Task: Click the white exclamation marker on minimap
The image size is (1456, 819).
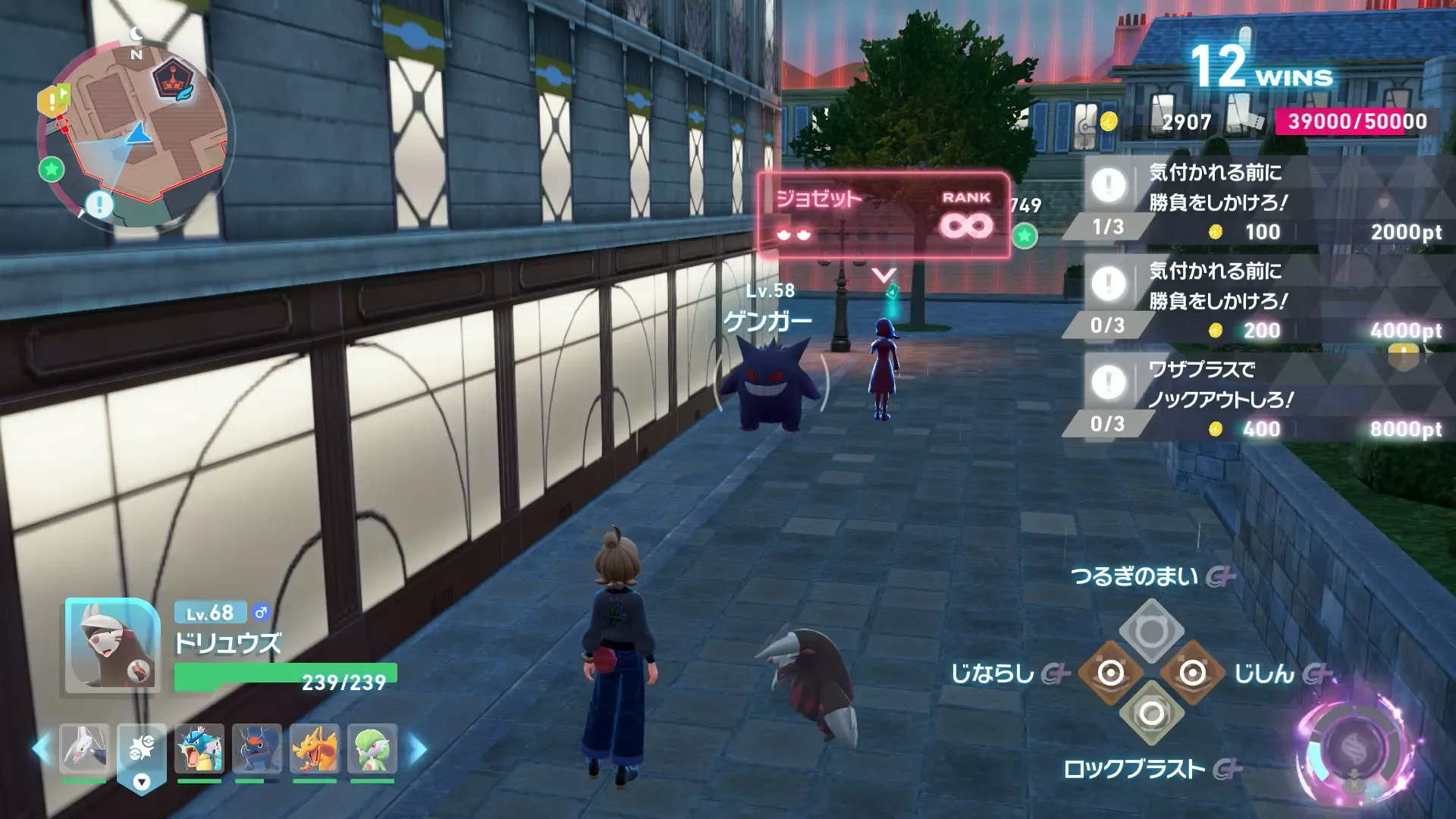Action: (99, 204)
